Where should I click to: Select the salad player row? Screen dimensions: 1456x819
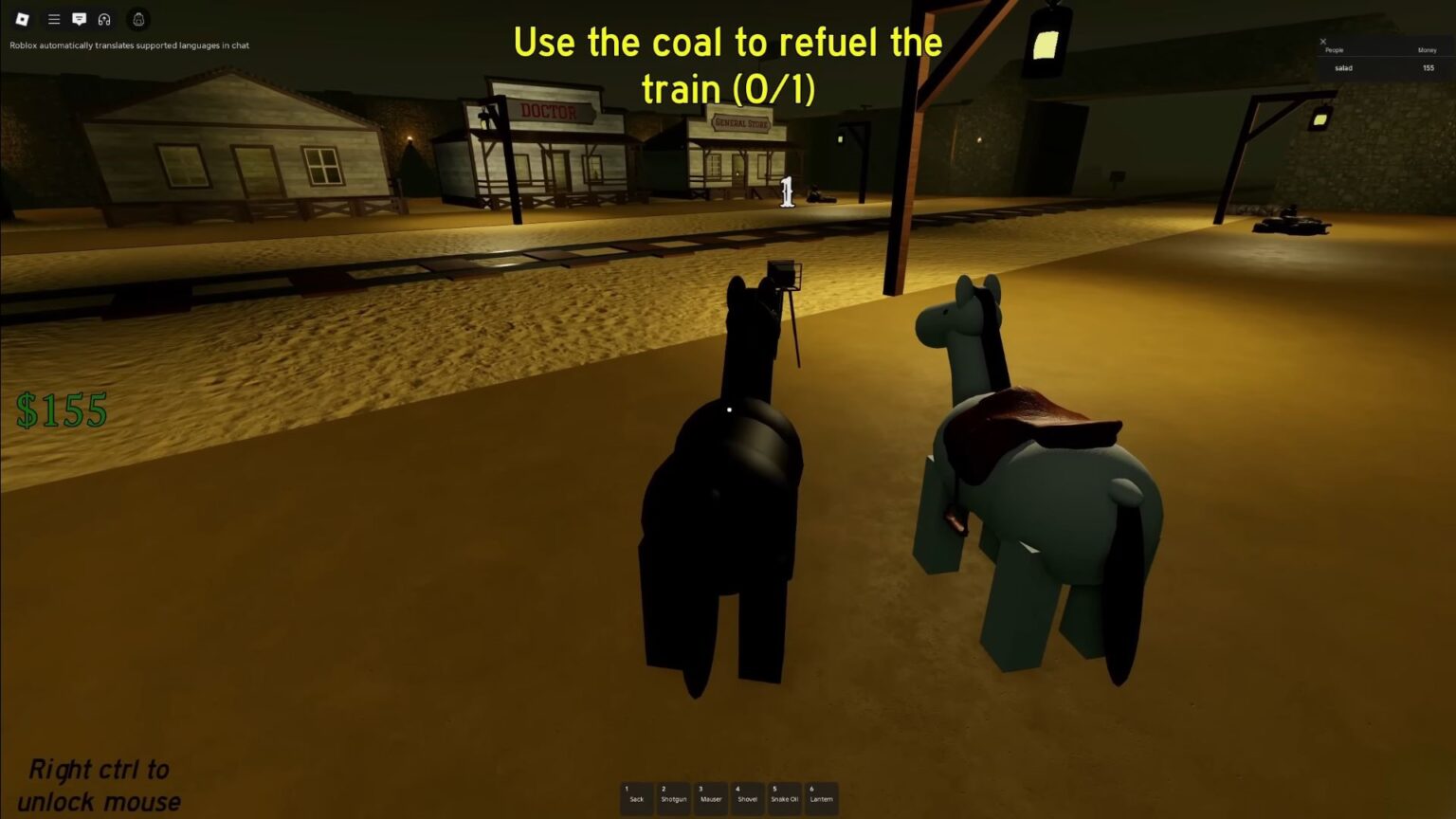tap(1344, 68)
